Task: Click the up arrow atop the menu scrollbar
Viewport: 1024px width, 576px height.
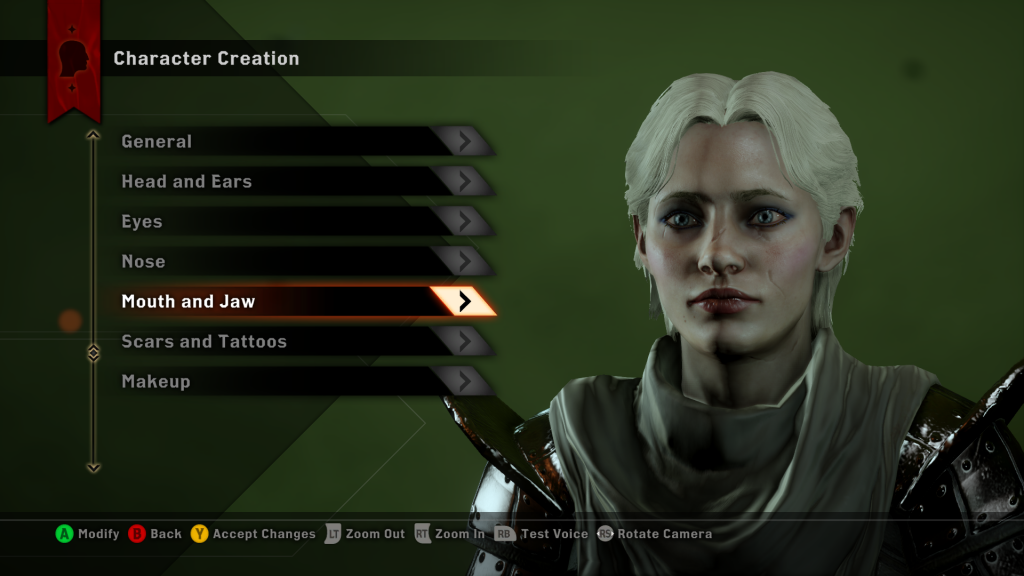Action: pyautogui.click(x=94, y=135)
